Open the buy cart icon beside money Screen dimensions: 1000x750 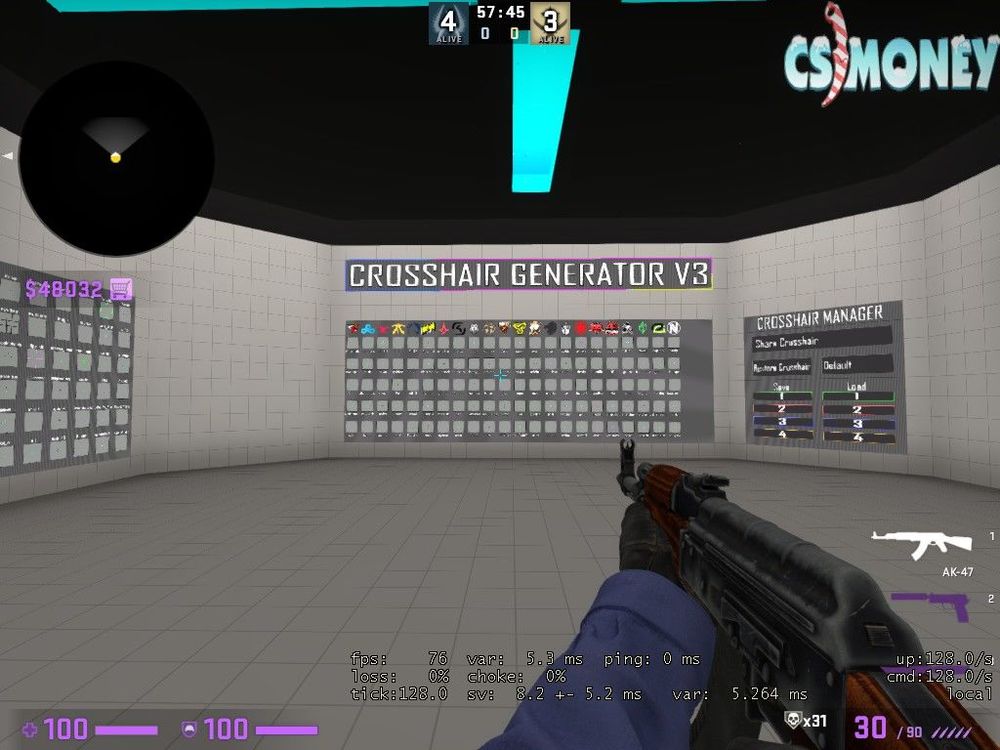click(121, 289)
